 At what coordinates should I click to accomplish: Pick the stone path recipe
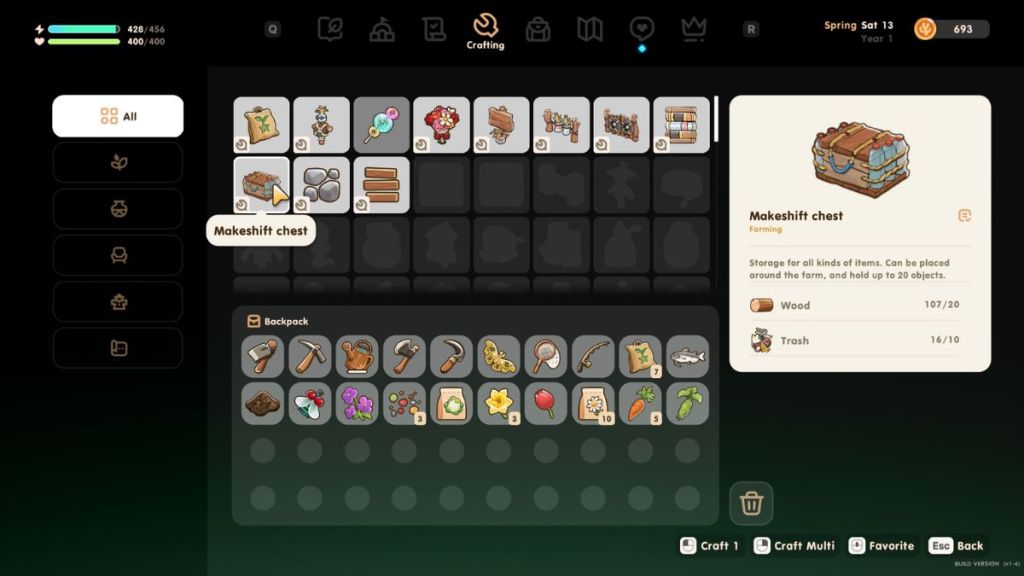coord(322,185)
